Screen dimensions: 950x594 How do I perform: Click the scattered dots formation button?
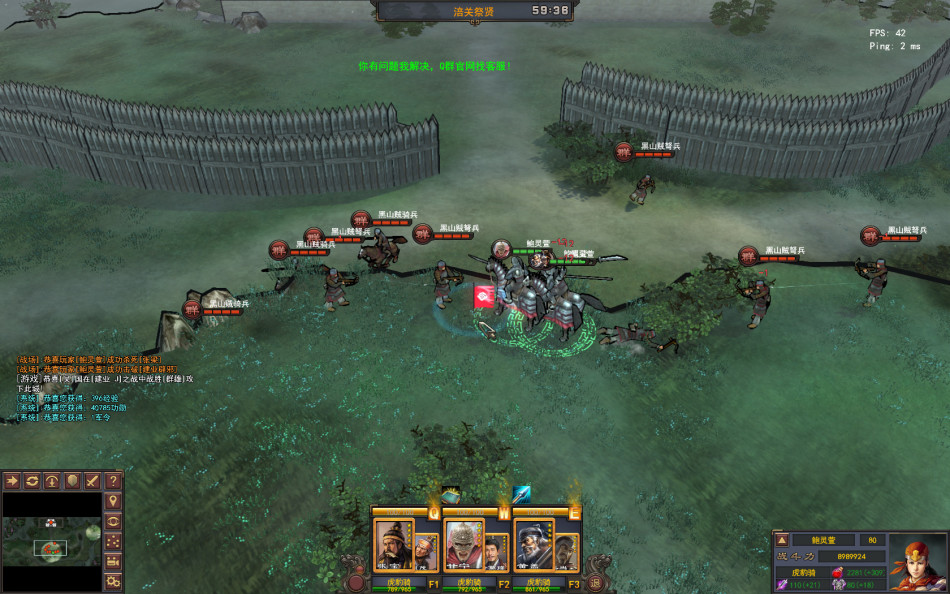[x=113, y=541]
